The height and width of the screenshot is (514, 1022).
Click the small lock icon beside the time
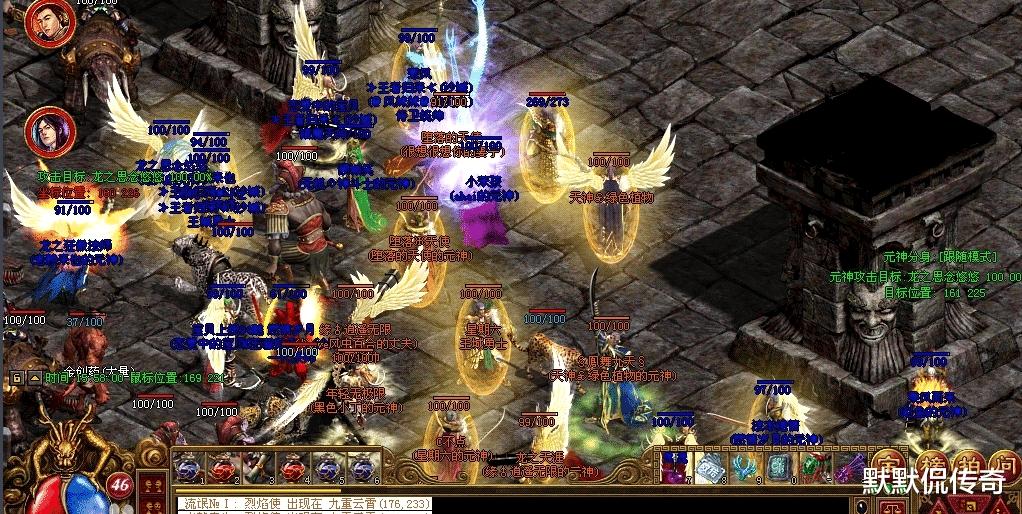click(17, 378)
